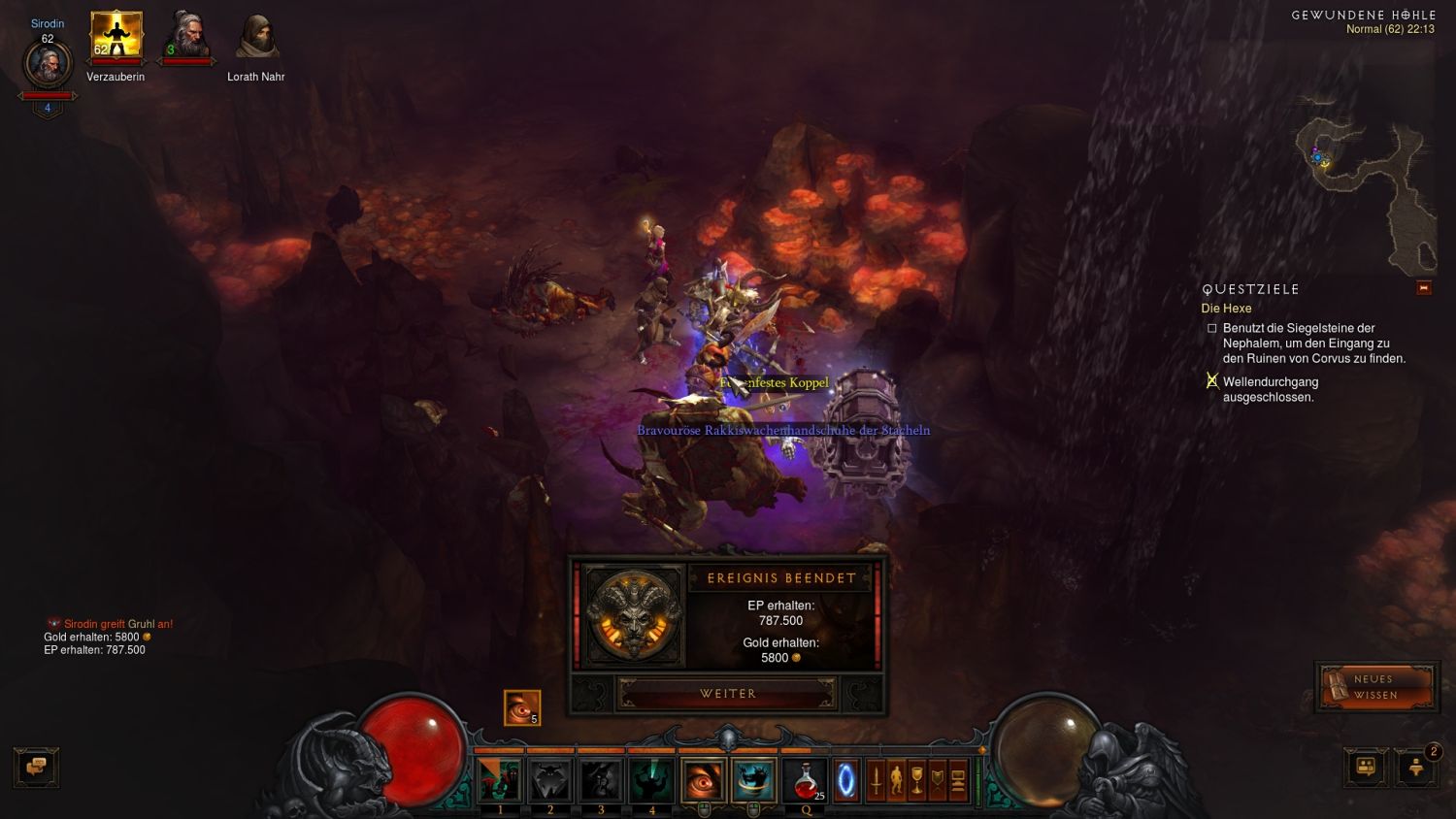Click Sirodin's player portrait
This screenshot has width=1456, height=819.
47,65
